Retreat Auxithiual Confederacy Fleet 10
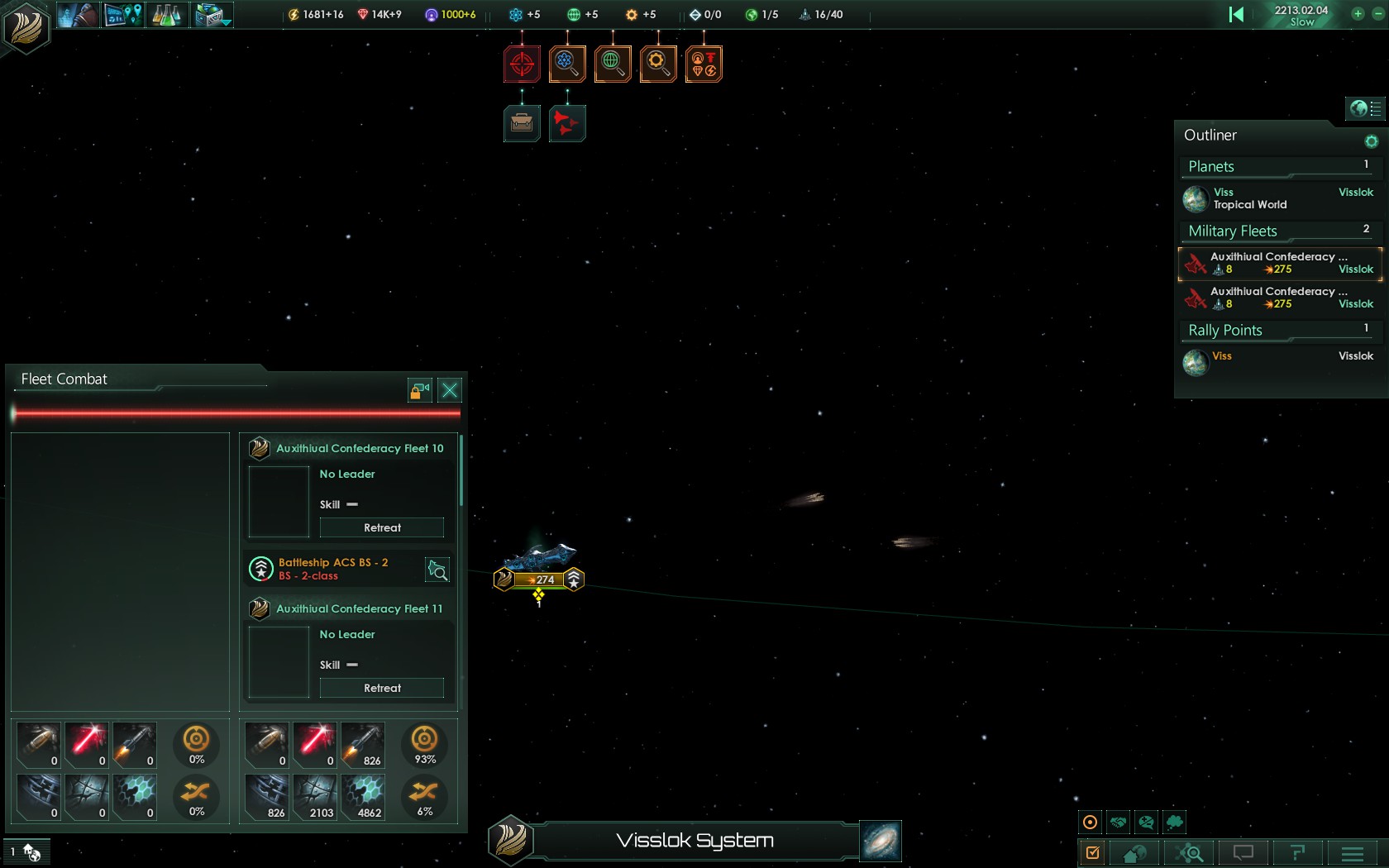The image size is (1389, 868). 382,527
